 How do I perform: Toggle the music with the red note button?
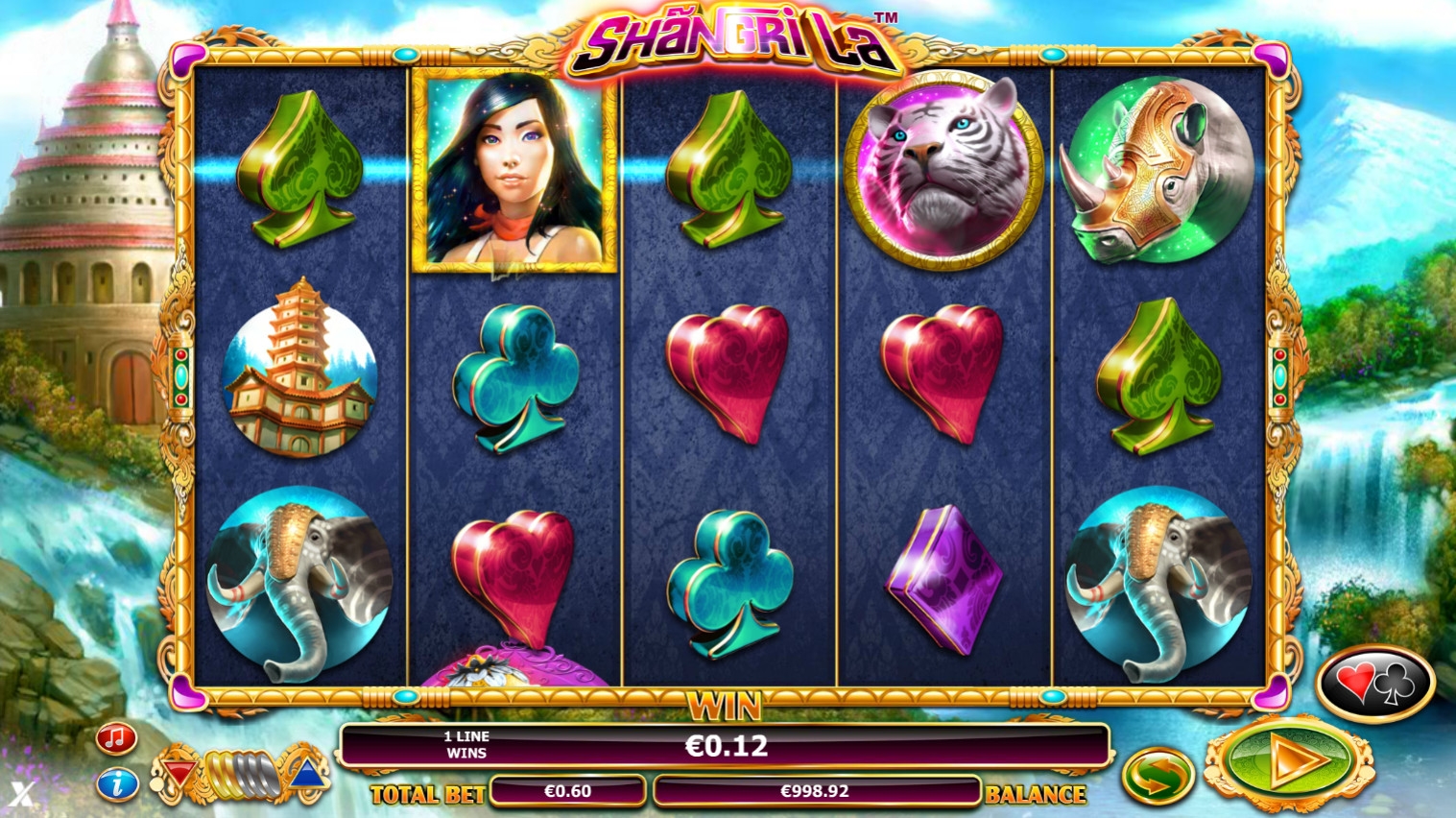pos(117,738)
